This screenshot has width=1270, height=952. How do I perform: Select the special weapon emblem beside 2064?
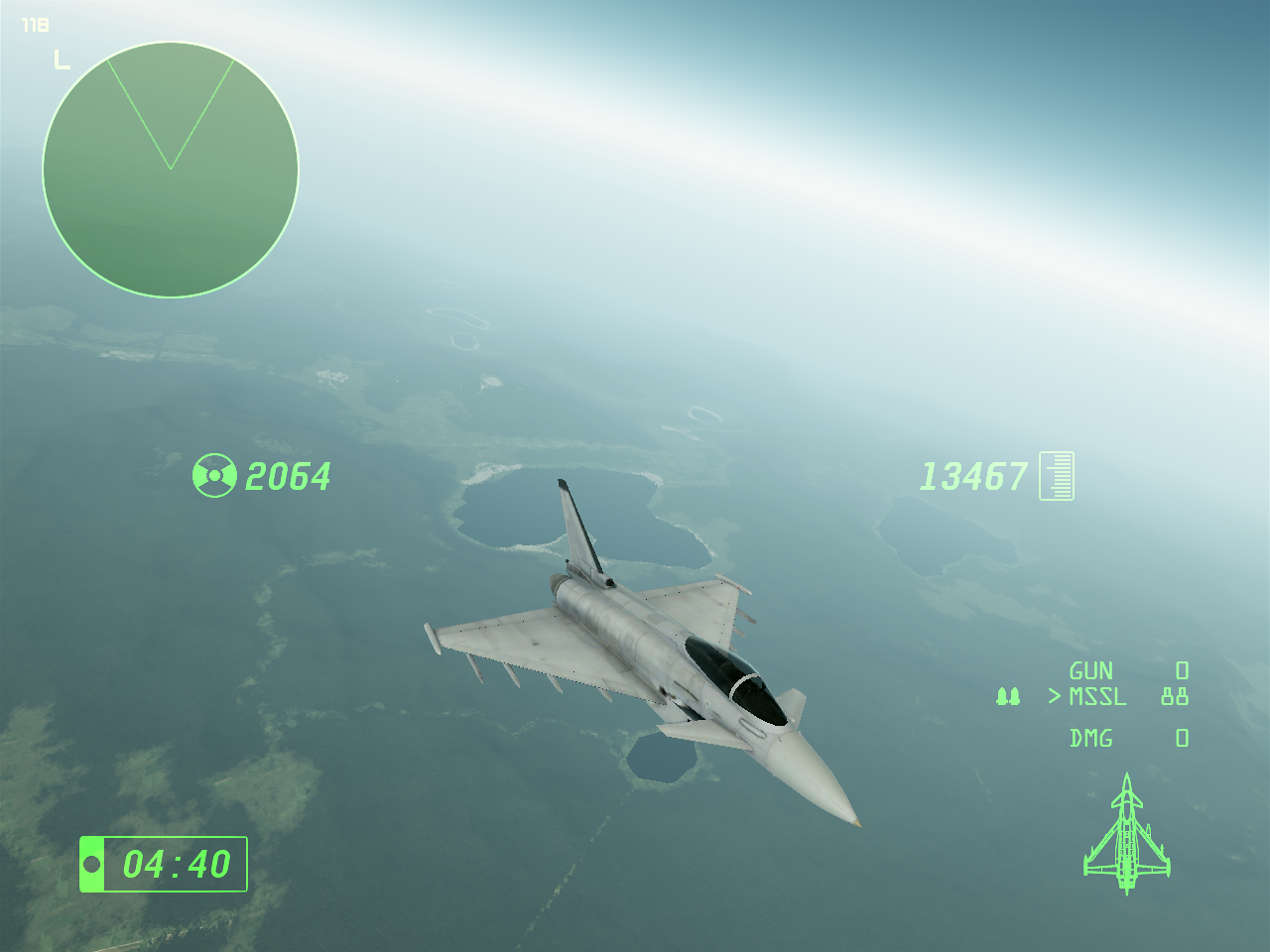click(213, 477)
